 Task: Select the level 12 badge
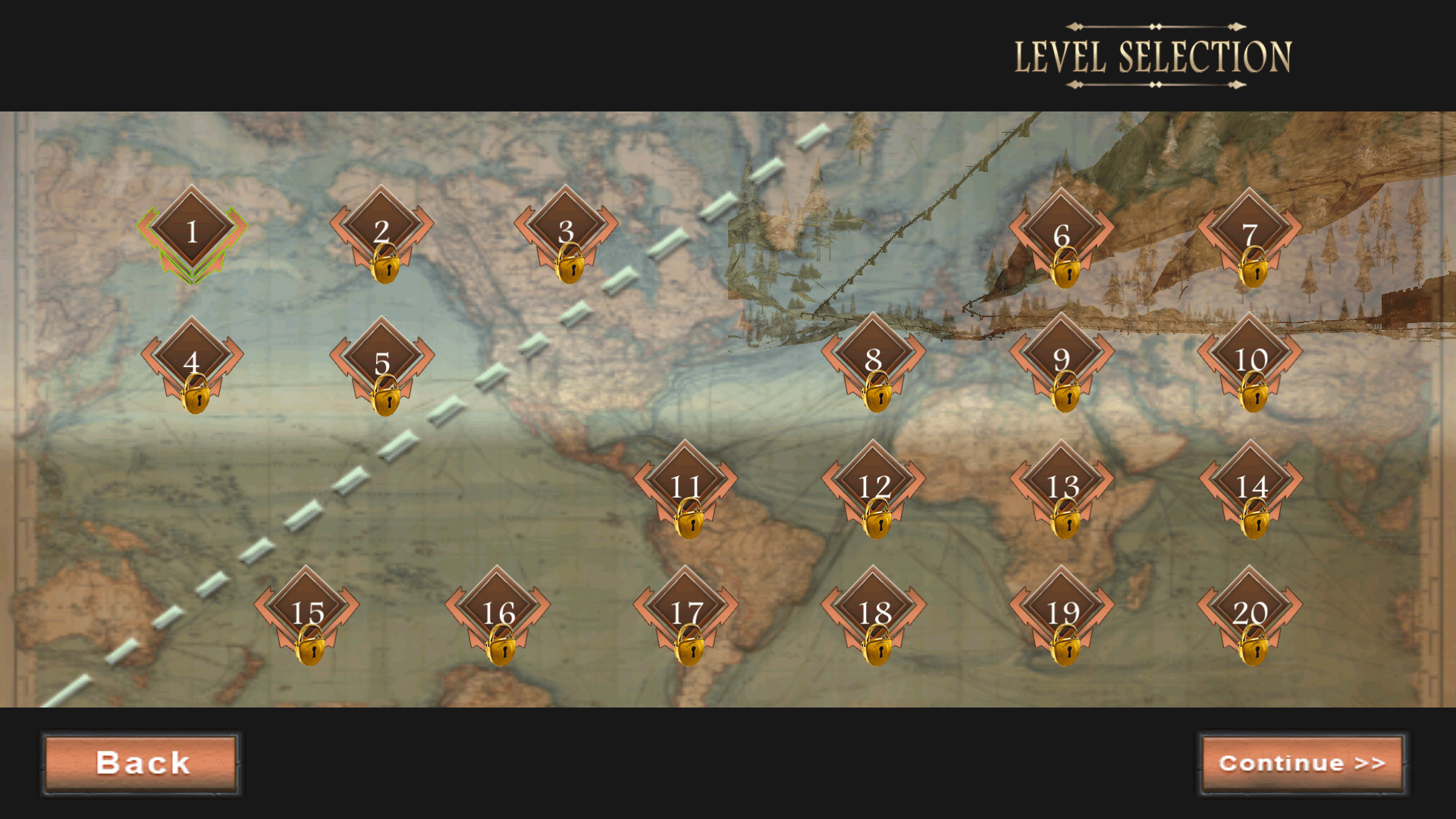(874, 486)
